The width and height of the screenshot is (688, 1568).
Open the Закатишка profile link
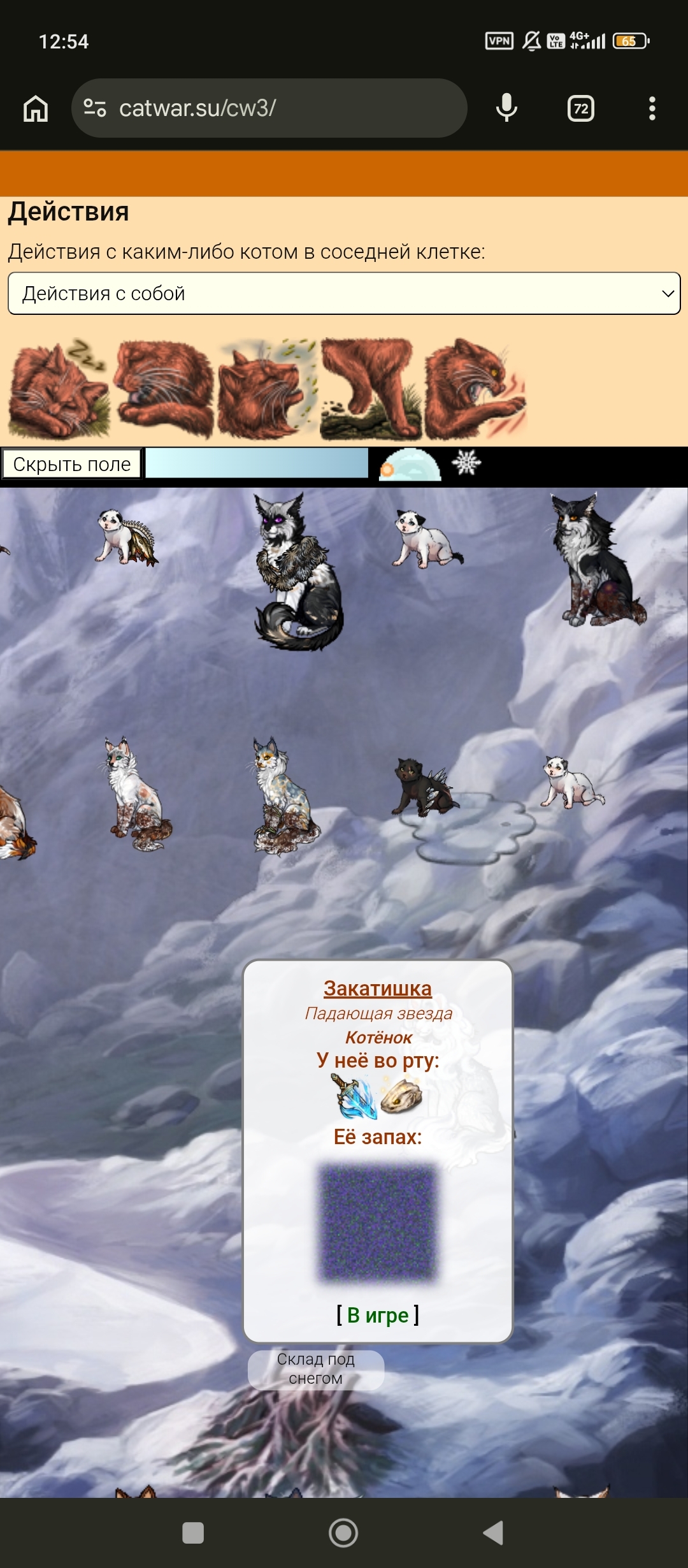coord(378,989)
